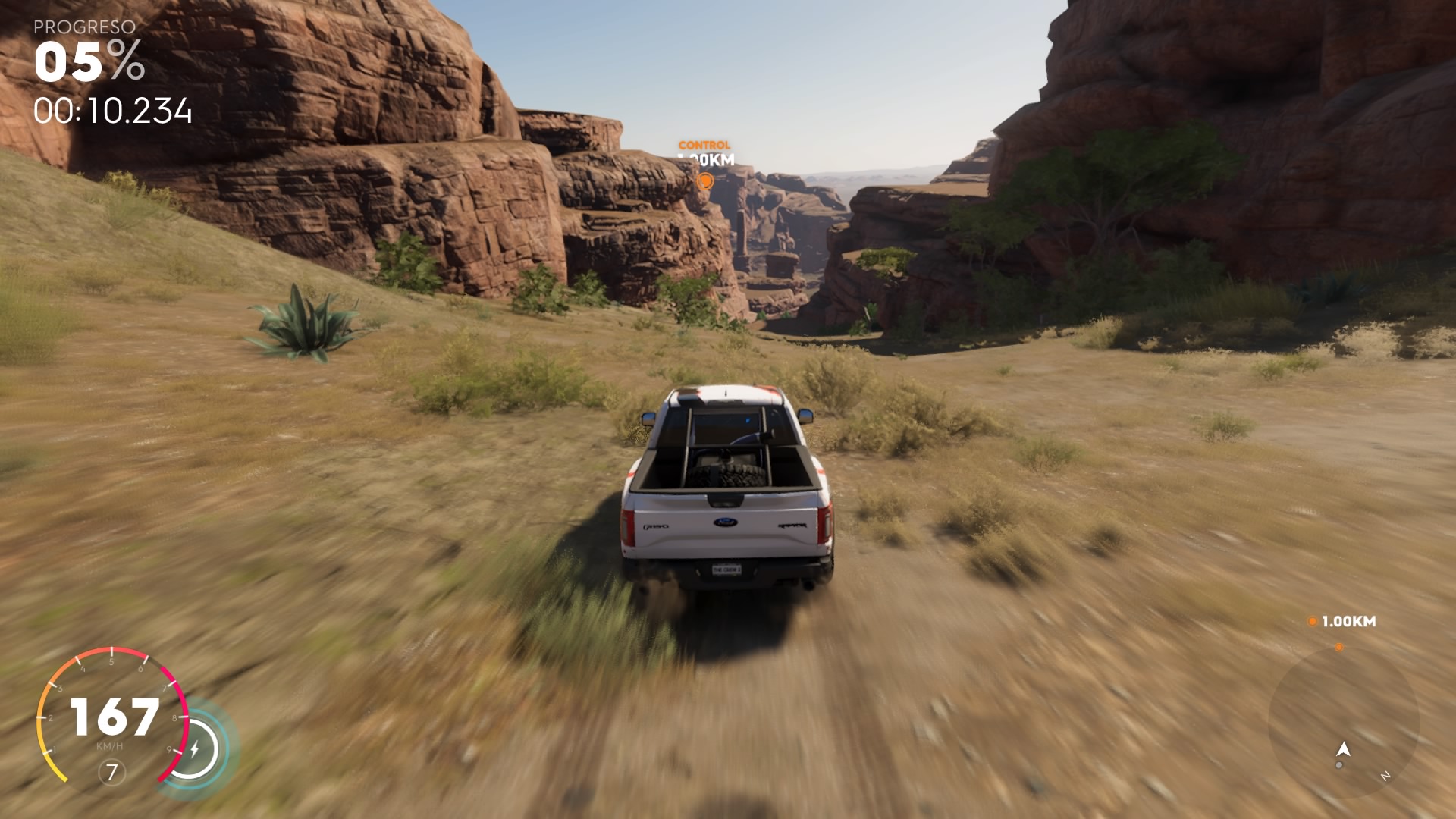Click the player arrow on the minimap

[x=1344, y=749]
